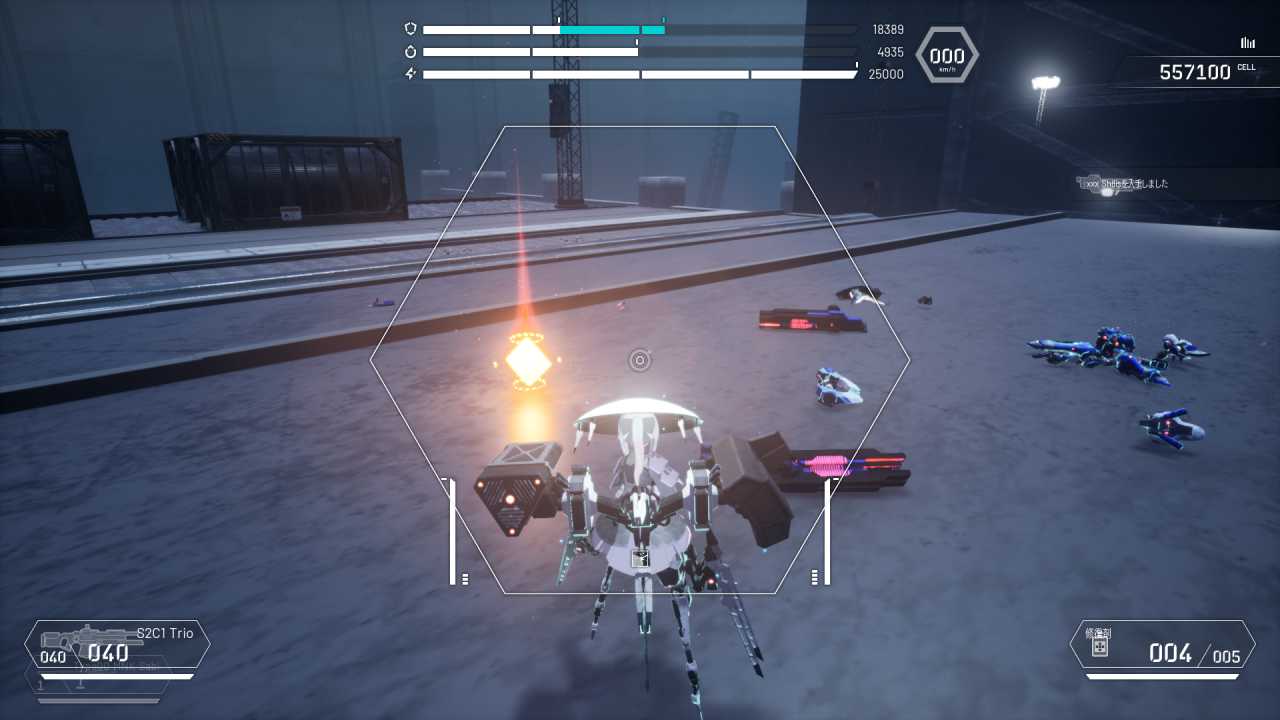The width and height of the screenshot is (1280, 720).
Task: Select the S2C1 Trio weapon slot
Action: coord(117,645)
